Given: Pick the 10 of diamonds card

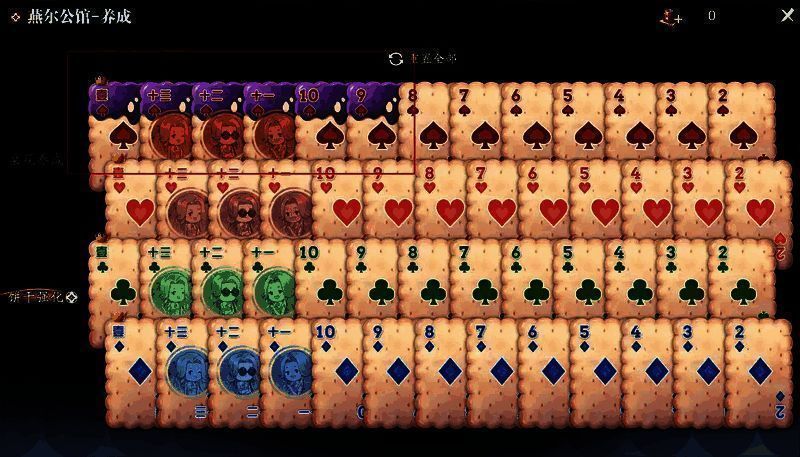Looking at the screenshot, I should click(337, 362).
